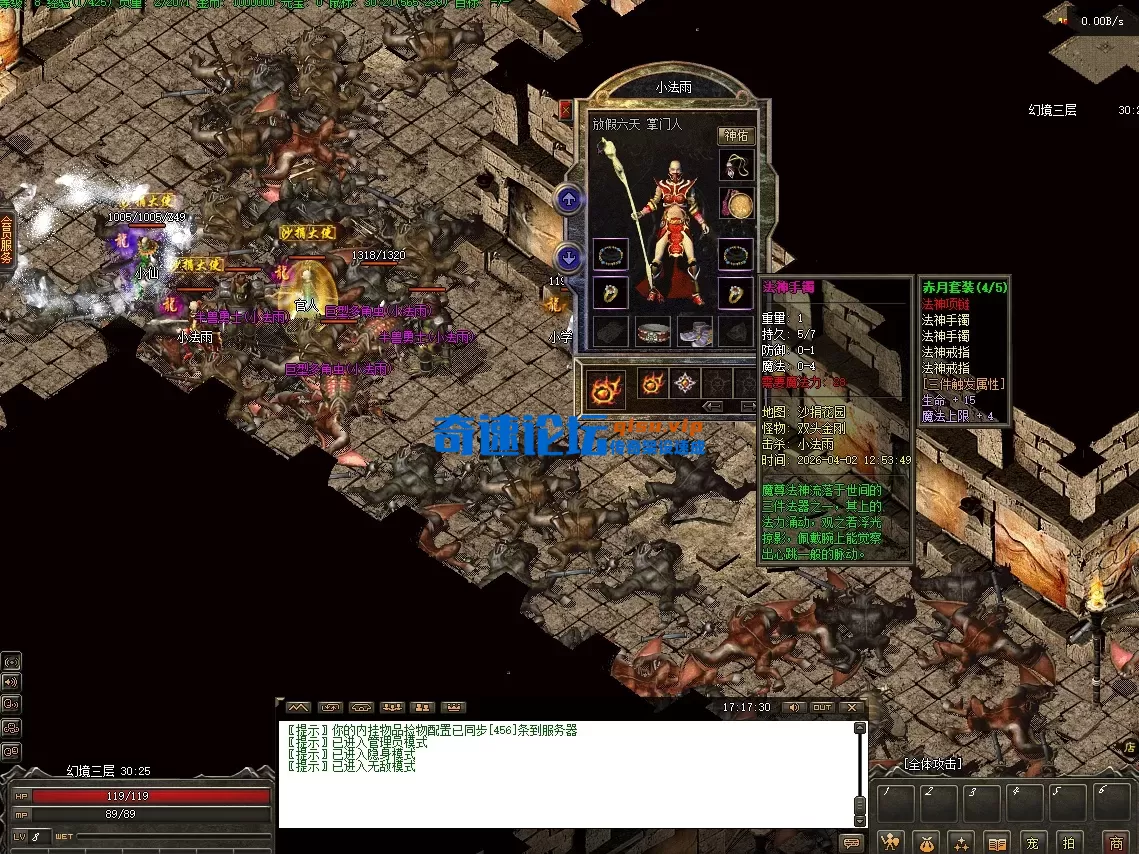This screenshot has width=1139, height=854.
Task: Select the round gold medal slot
Action: 739,205
